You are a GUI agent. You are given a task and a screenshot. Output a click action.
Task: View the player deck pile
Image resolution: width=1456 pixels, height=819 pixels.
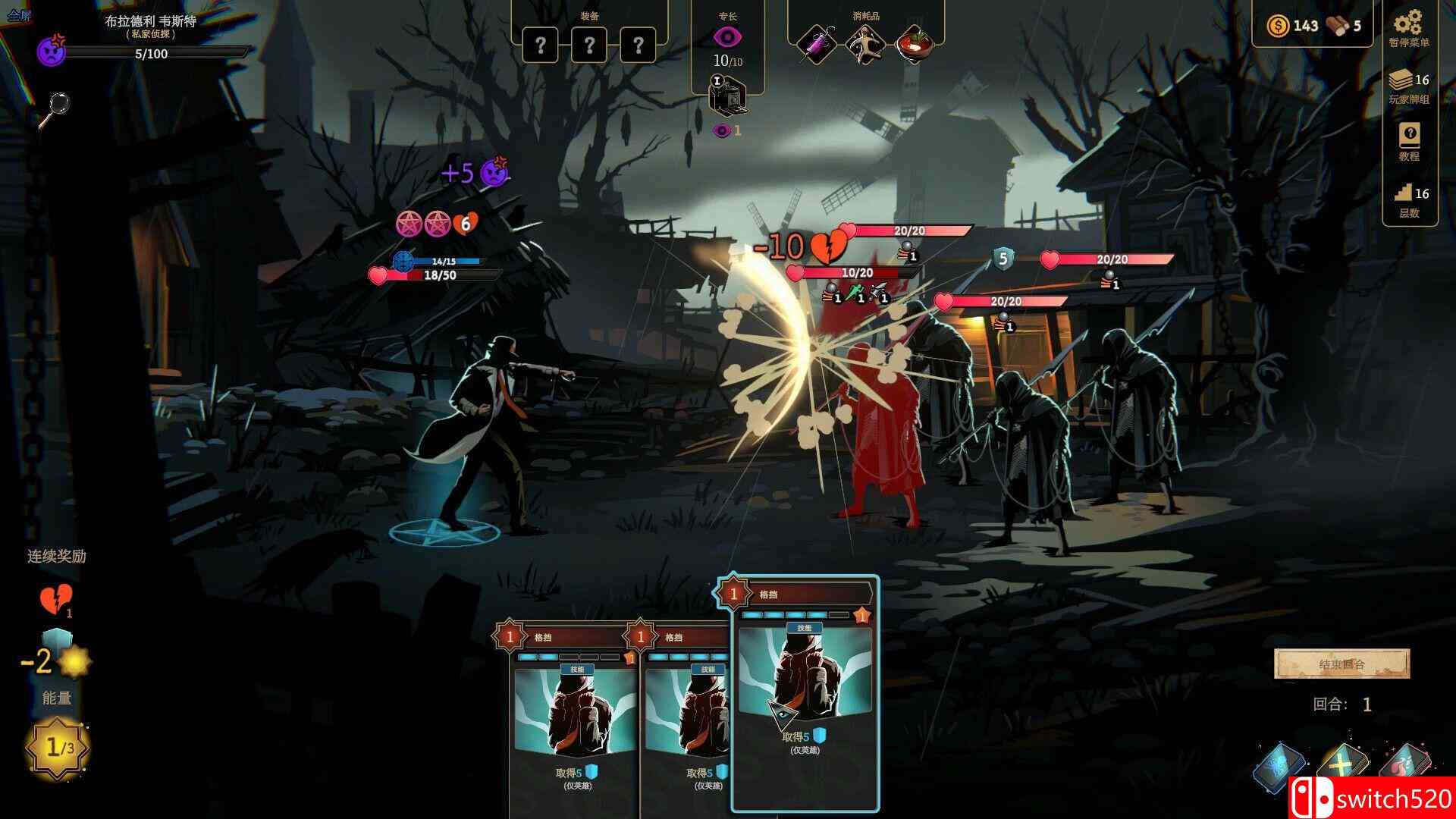(1403, 80)
